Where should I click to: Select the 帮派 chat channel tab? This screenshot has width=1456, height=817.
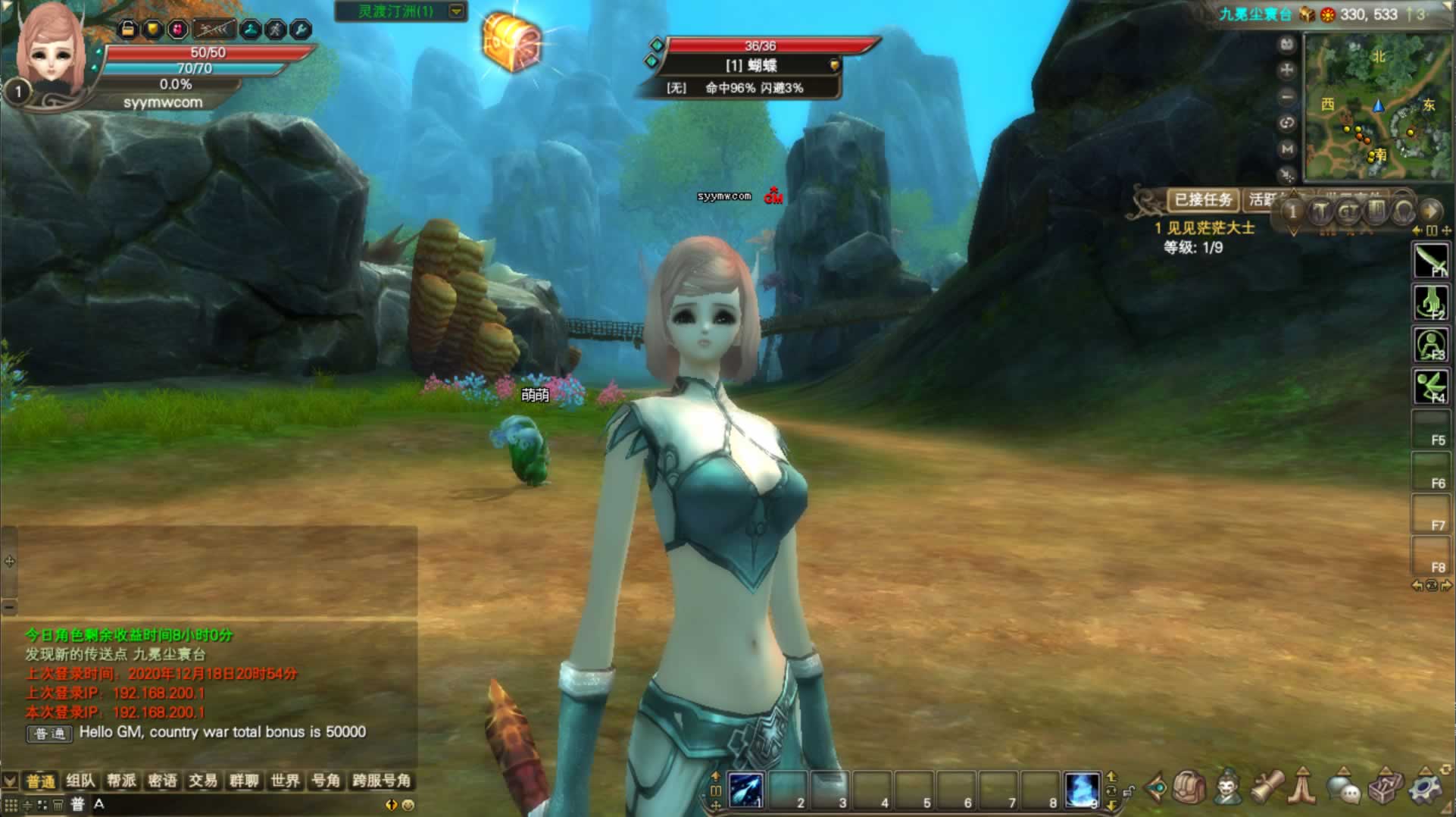tap(121, 781)
